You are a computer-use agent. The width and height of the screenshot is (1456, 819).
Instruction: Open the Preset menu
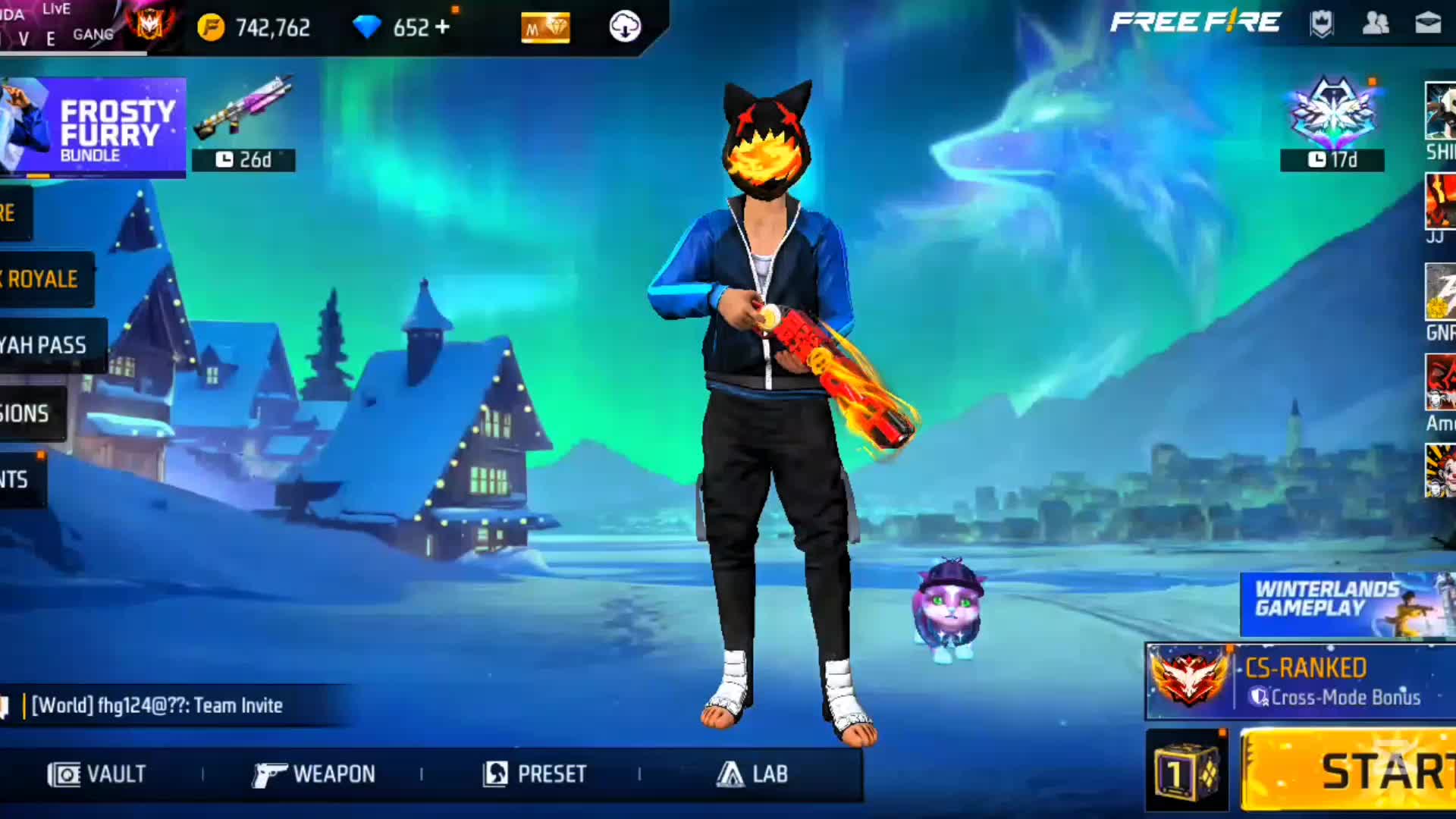tap(535, 773)
